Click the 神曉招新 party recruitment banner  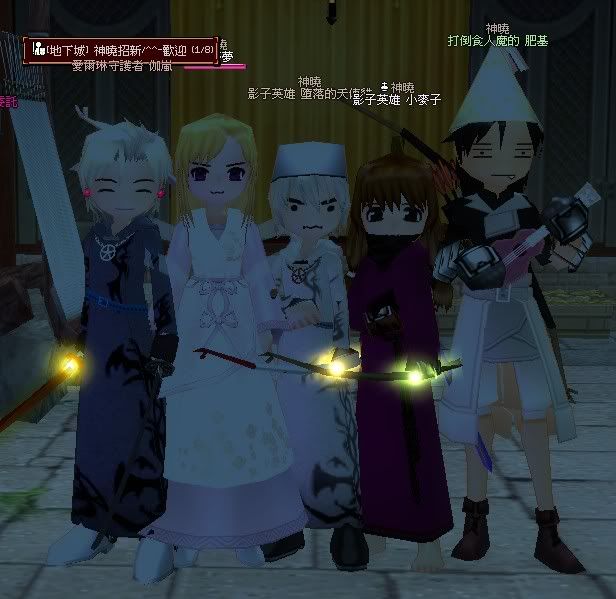[120, 48]
